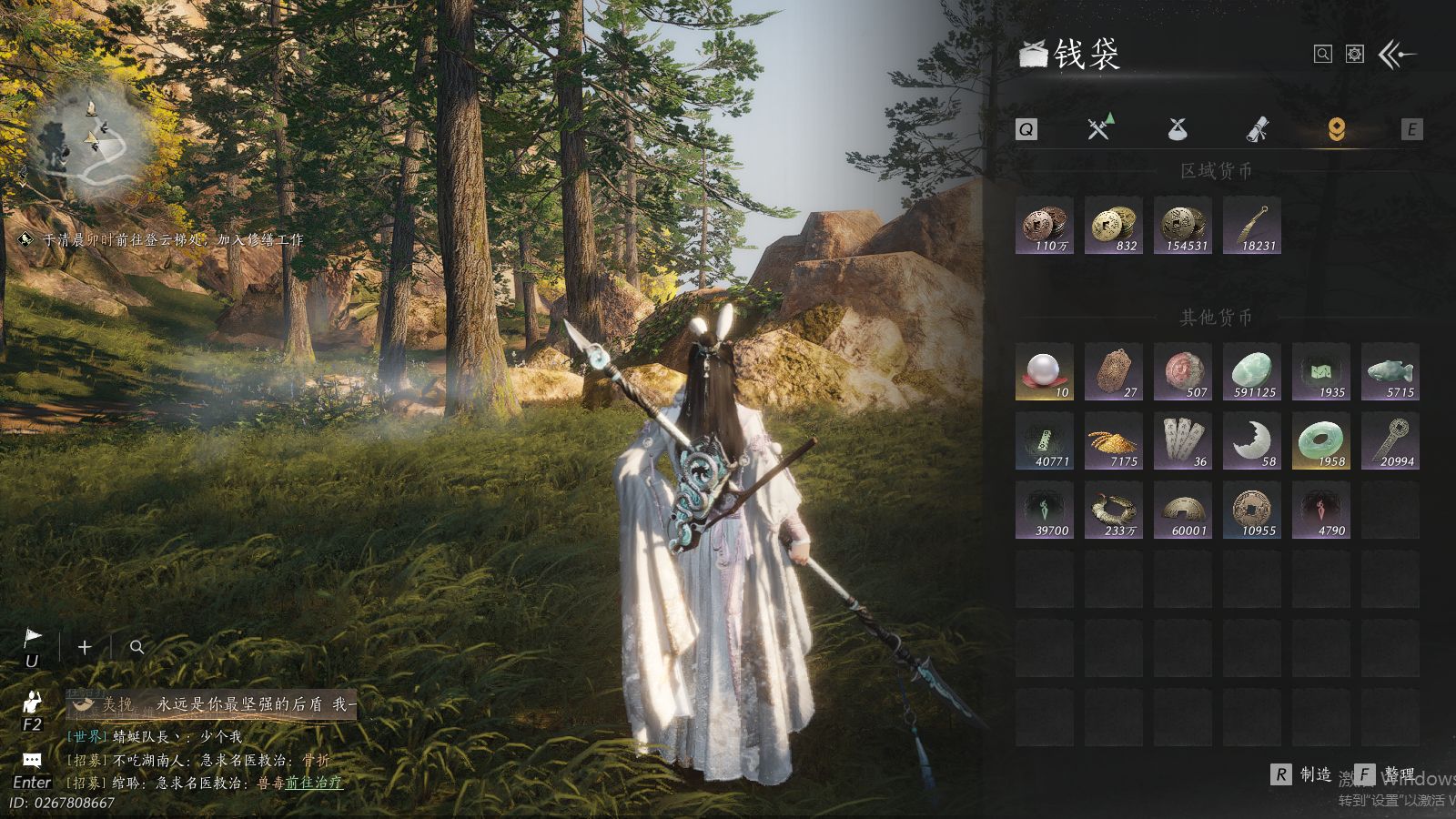Open the bag search magnifier

[1323, 55]
